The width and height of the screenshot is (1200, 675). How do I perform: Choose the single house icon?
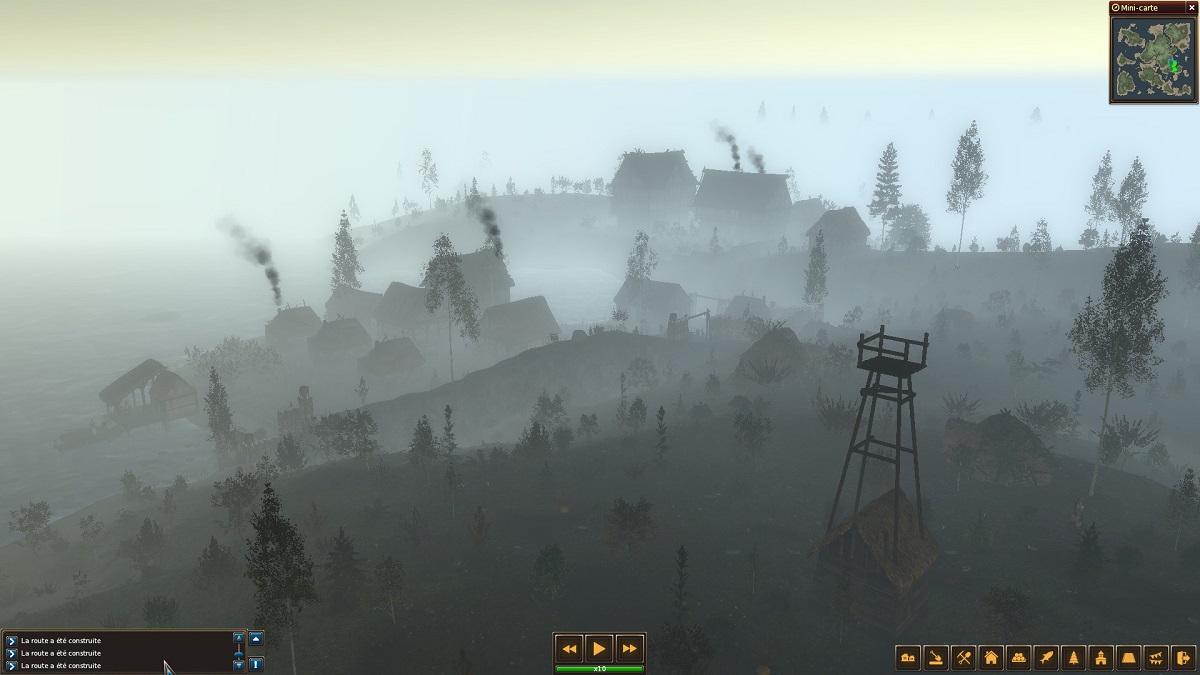991,657
